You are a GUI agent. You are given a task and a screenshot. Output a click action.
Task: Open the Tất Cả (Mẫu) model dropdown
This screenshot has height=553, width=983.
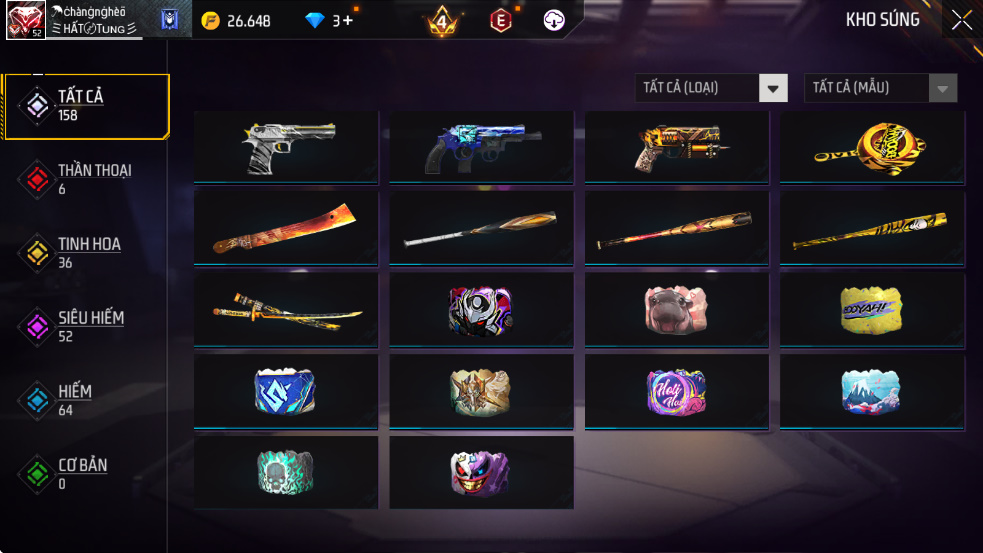(x=880, y=88)
